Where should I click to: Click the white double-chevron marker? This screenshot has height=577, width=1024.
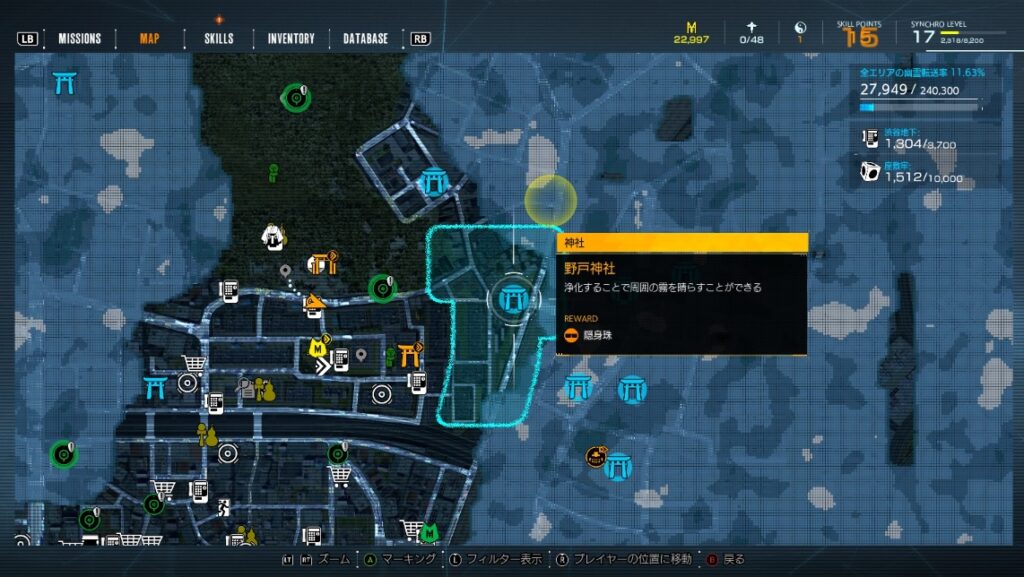coord(322,367)
